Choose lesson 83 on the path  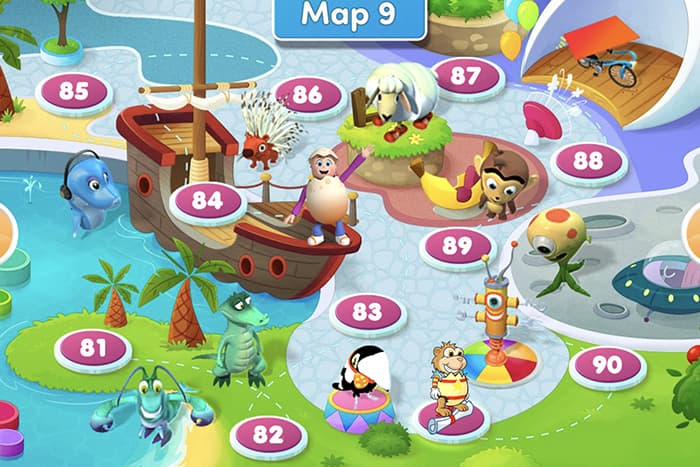(367, 311)
